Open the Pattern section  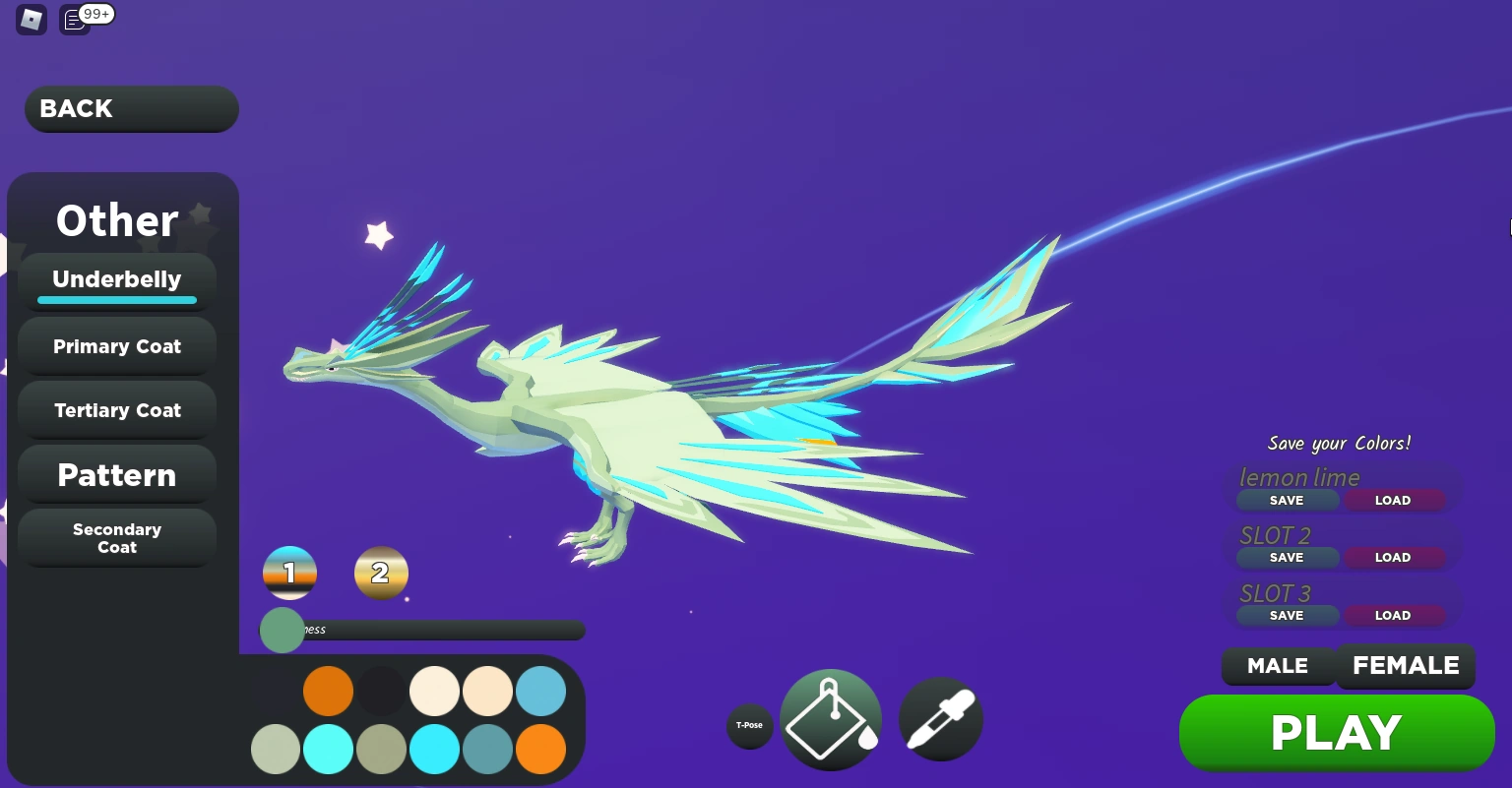pyautogui.click(x=116, y=475)
